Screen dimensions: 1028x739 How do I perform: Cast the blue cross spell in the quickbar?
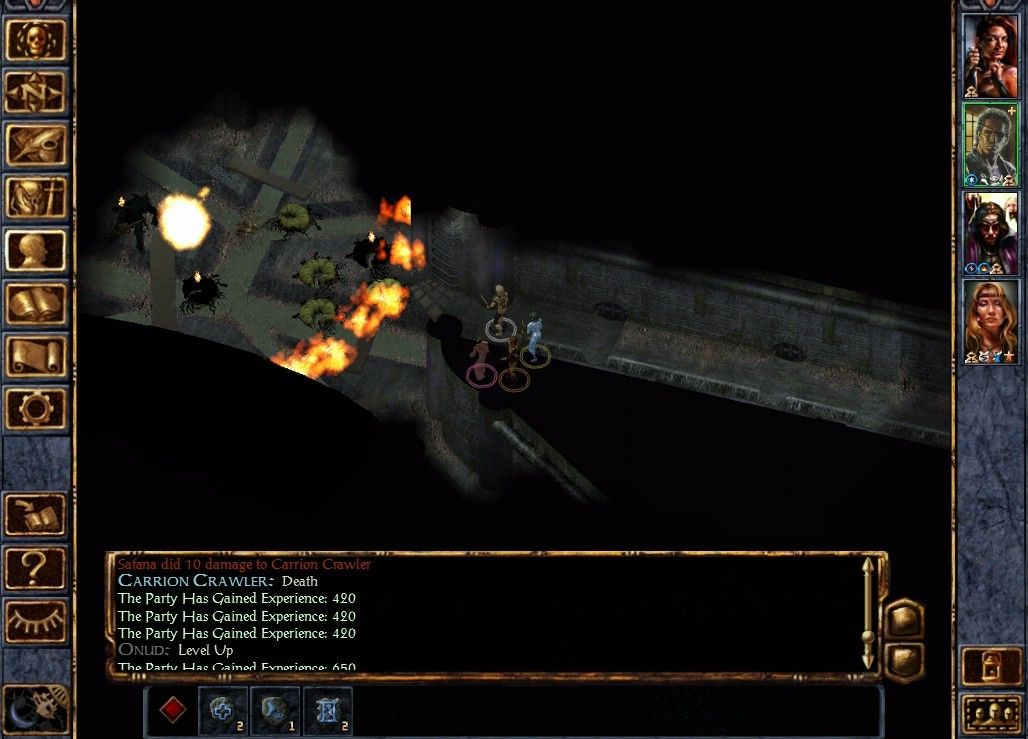coord(222,710)
